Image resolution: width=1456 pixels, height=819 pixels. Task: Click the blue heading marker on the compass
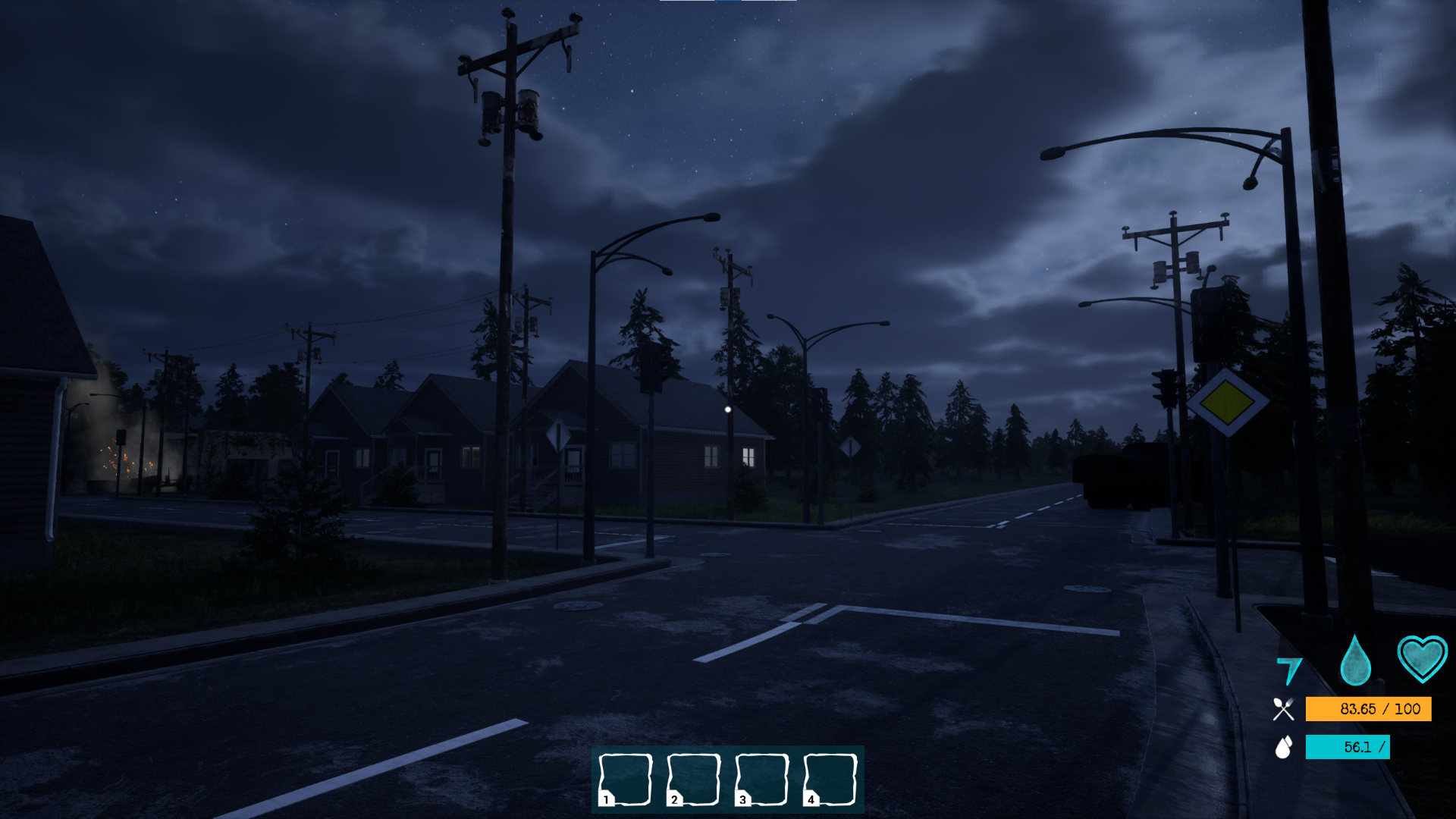coord(726,2)
